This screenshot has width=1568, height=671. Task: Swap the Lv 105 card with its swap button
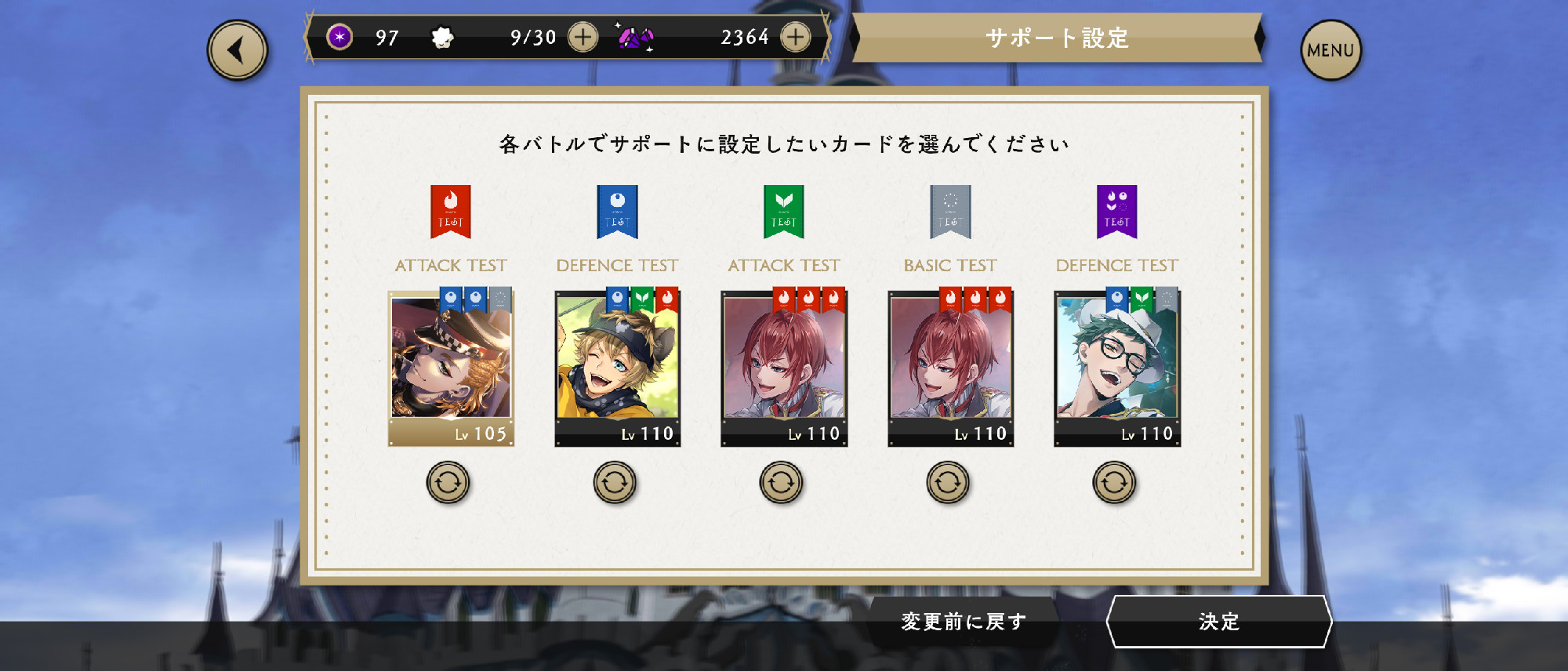(448, 483)
